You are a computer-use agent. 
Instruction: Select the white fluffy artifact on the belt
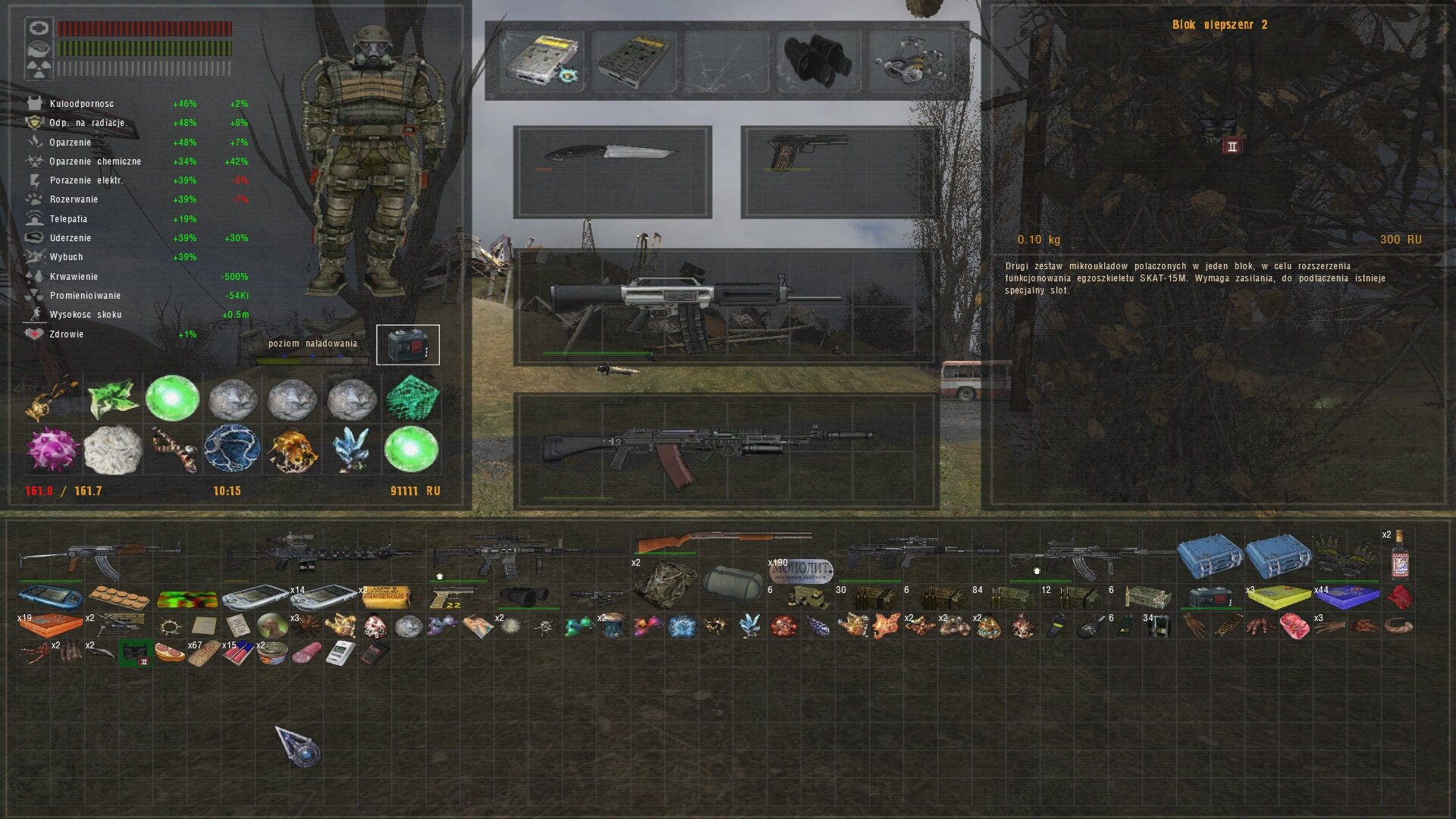coord(112,449)
